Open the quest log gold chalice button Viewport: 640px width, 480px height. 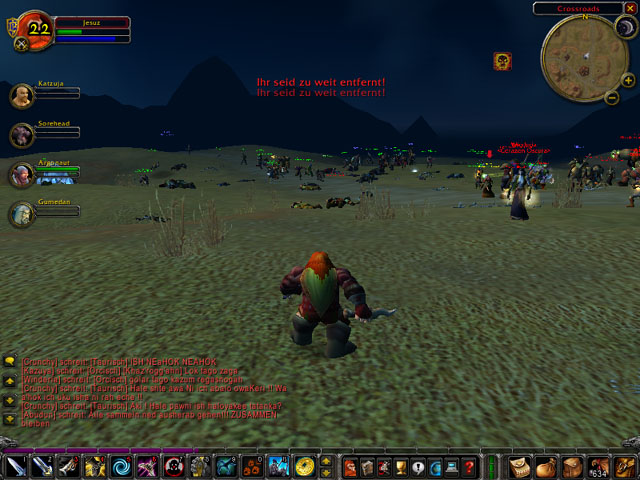pos(402,467)
